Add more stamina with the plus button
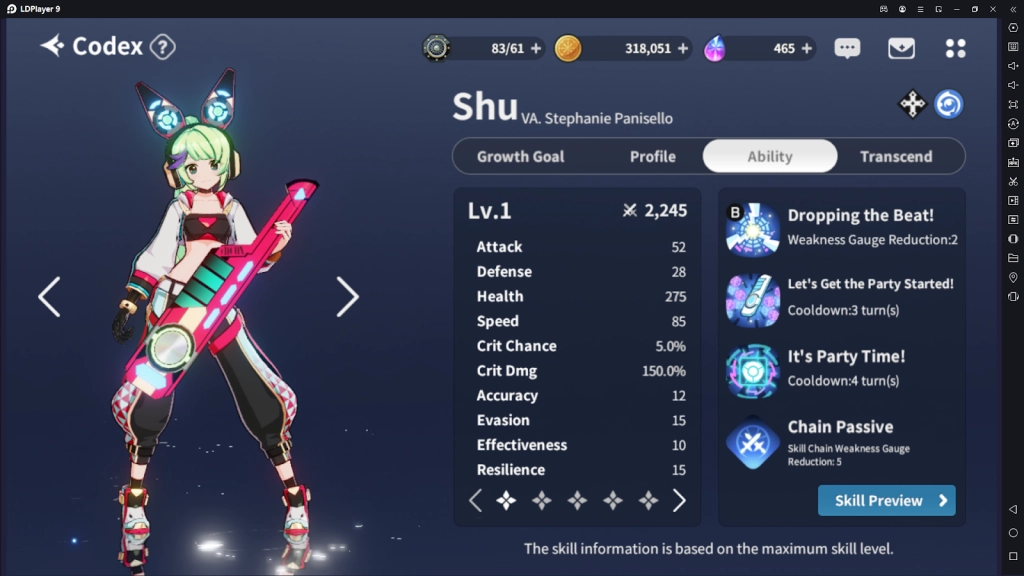The image size is (1024, 576). click(536, 48)
